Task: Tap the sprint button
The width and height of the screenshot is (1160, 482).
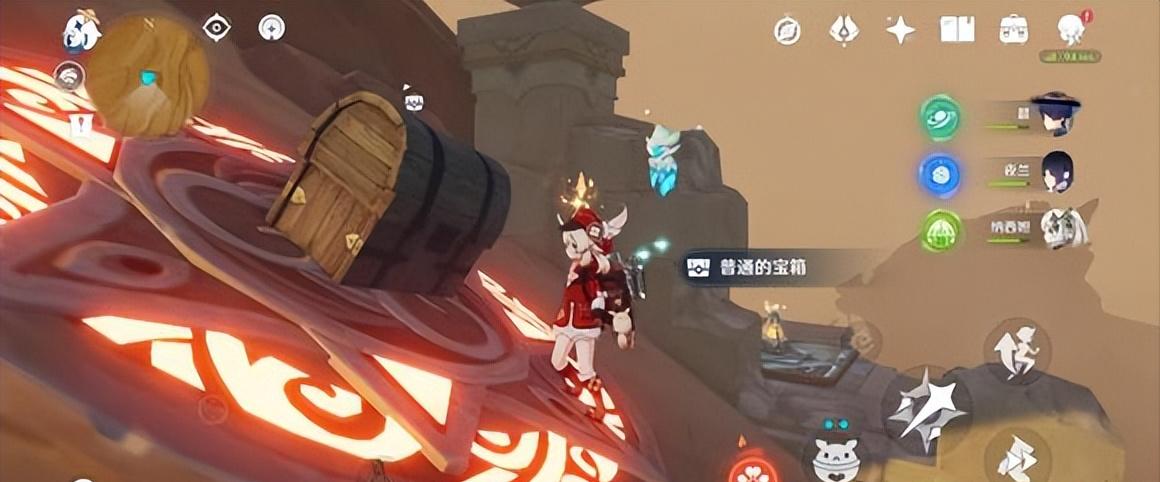Action: coord(1016,454)
